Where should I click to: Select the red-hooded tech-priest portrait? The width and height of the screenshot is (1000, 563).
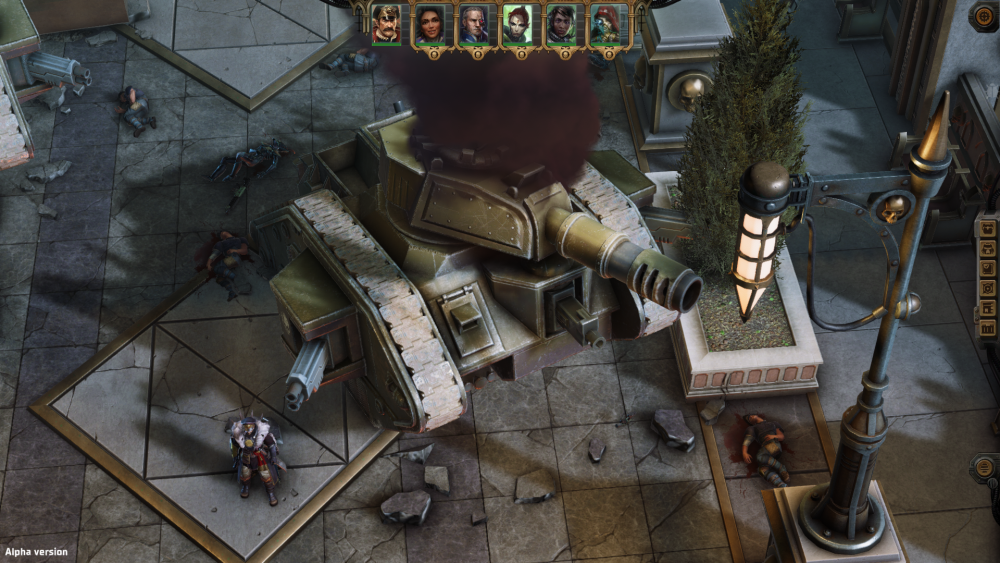coord(606,24)
